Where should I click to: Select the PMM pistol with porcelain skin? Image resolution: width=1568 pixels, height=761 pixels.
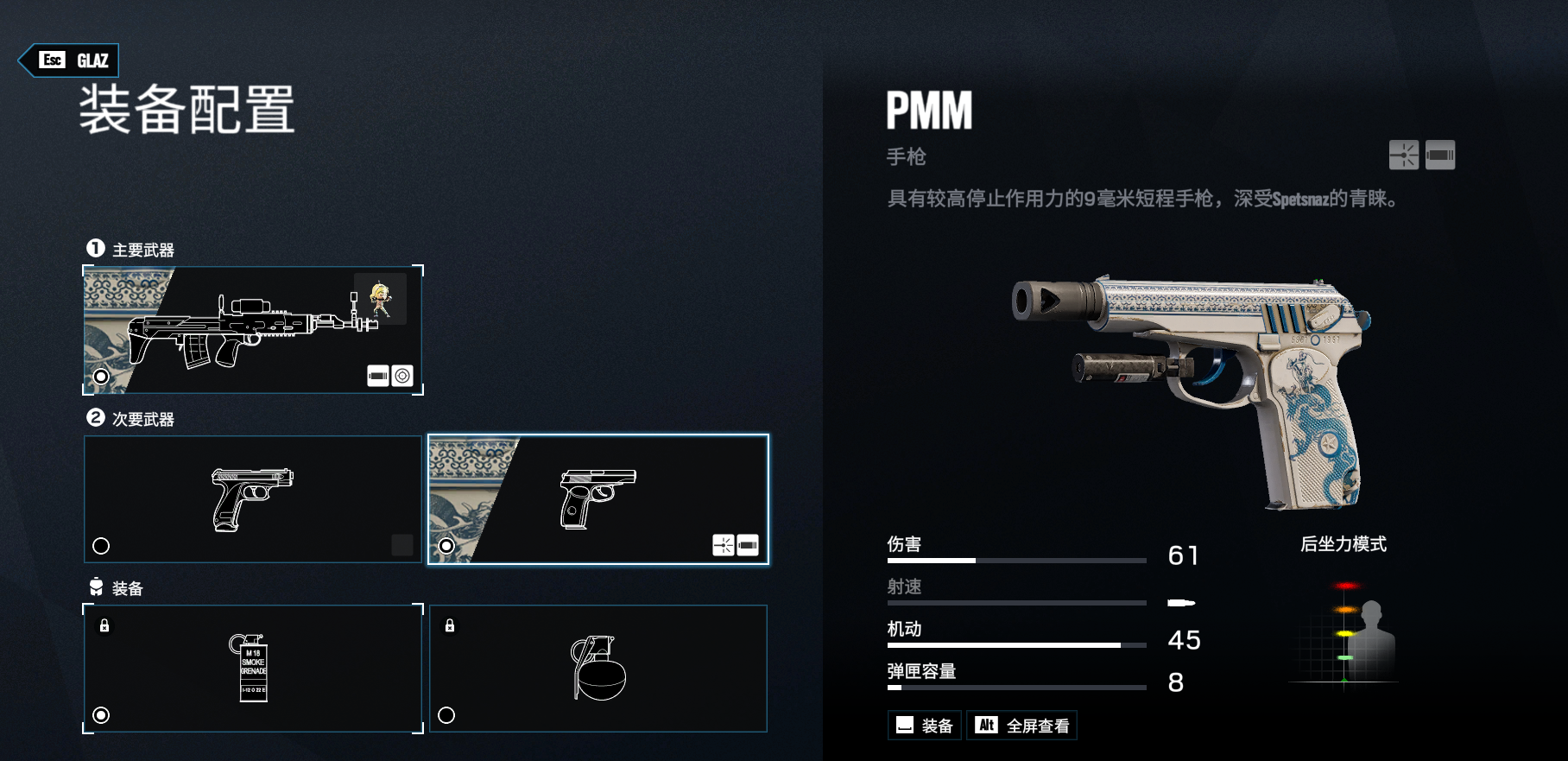pos(597,499)
